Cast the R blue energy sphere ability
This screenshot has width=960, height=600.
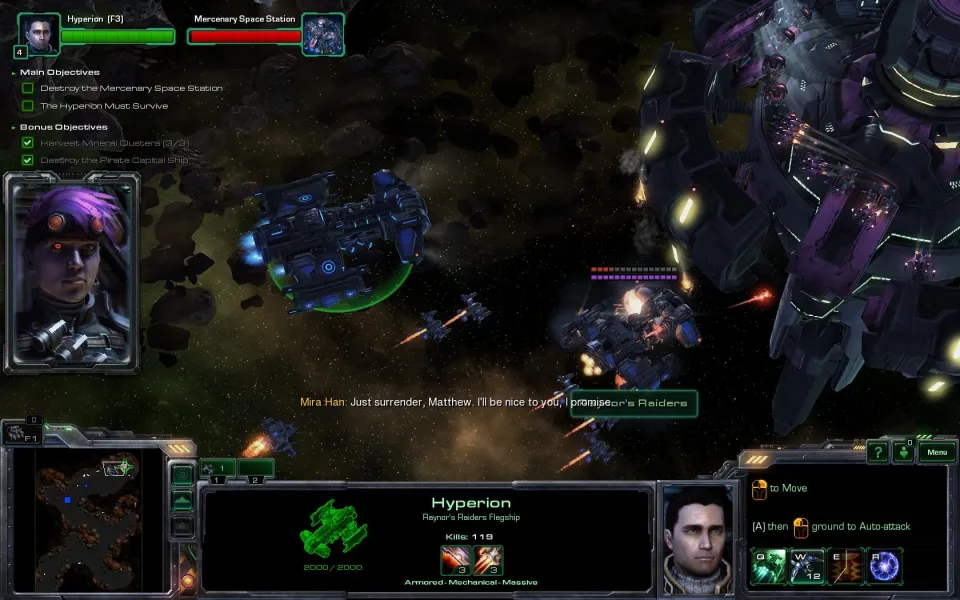(885, 565)
